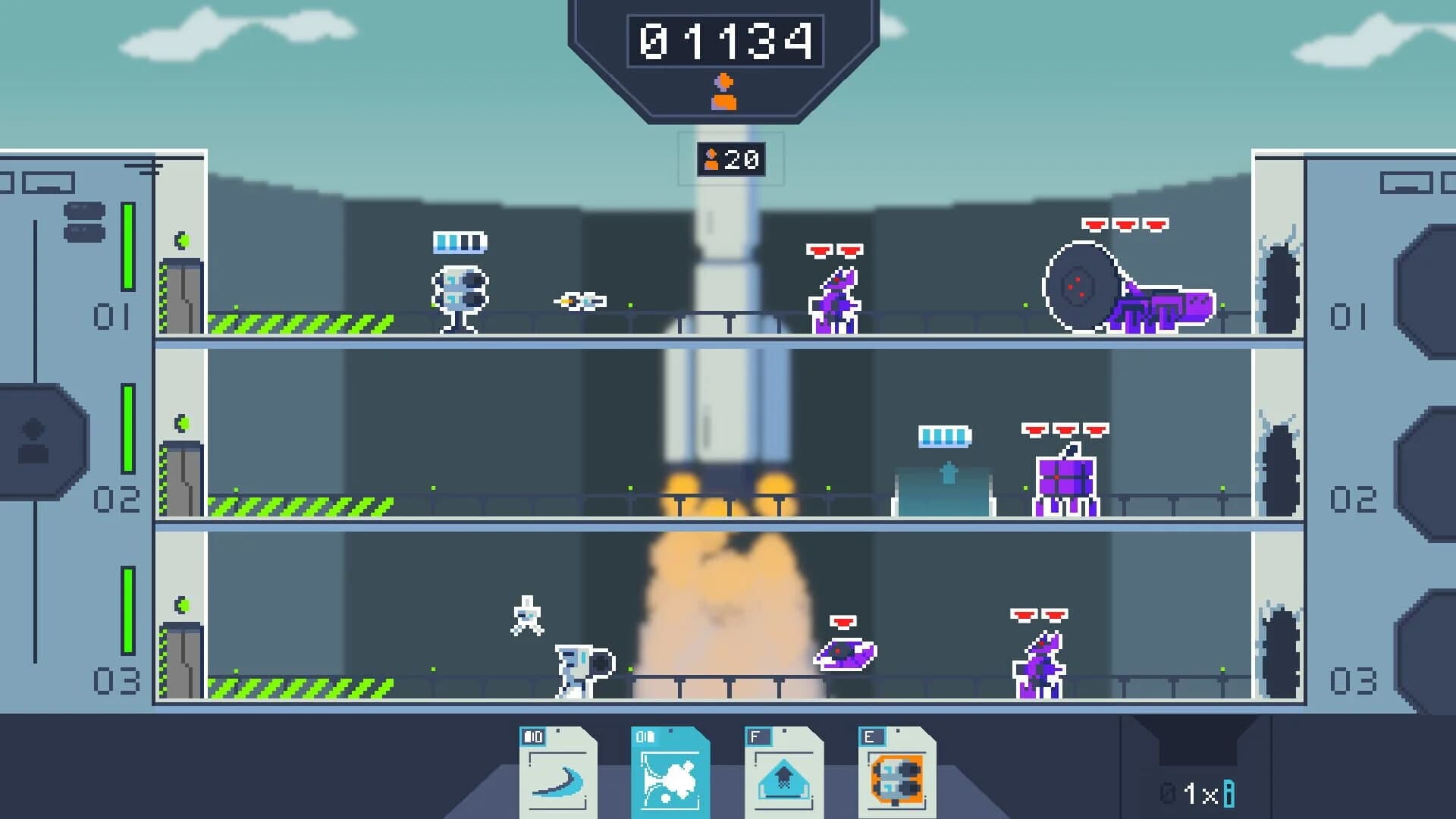Toggle the green indicator light on floor 01
Screen dimensions: 1456x819
pos(180,240)
